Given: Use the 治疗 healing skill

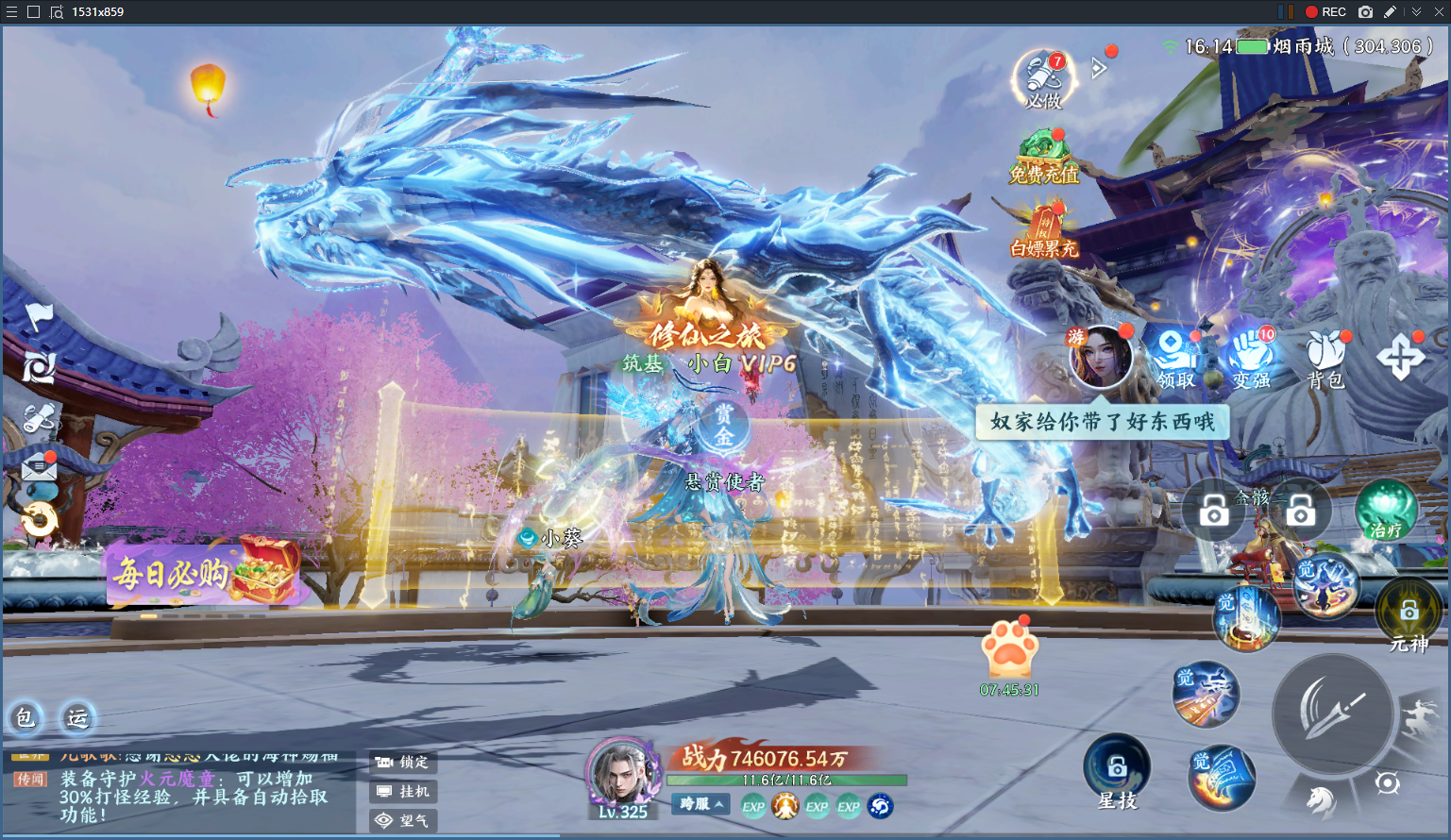Looking at the screenshot, I should pos(1385,511).
